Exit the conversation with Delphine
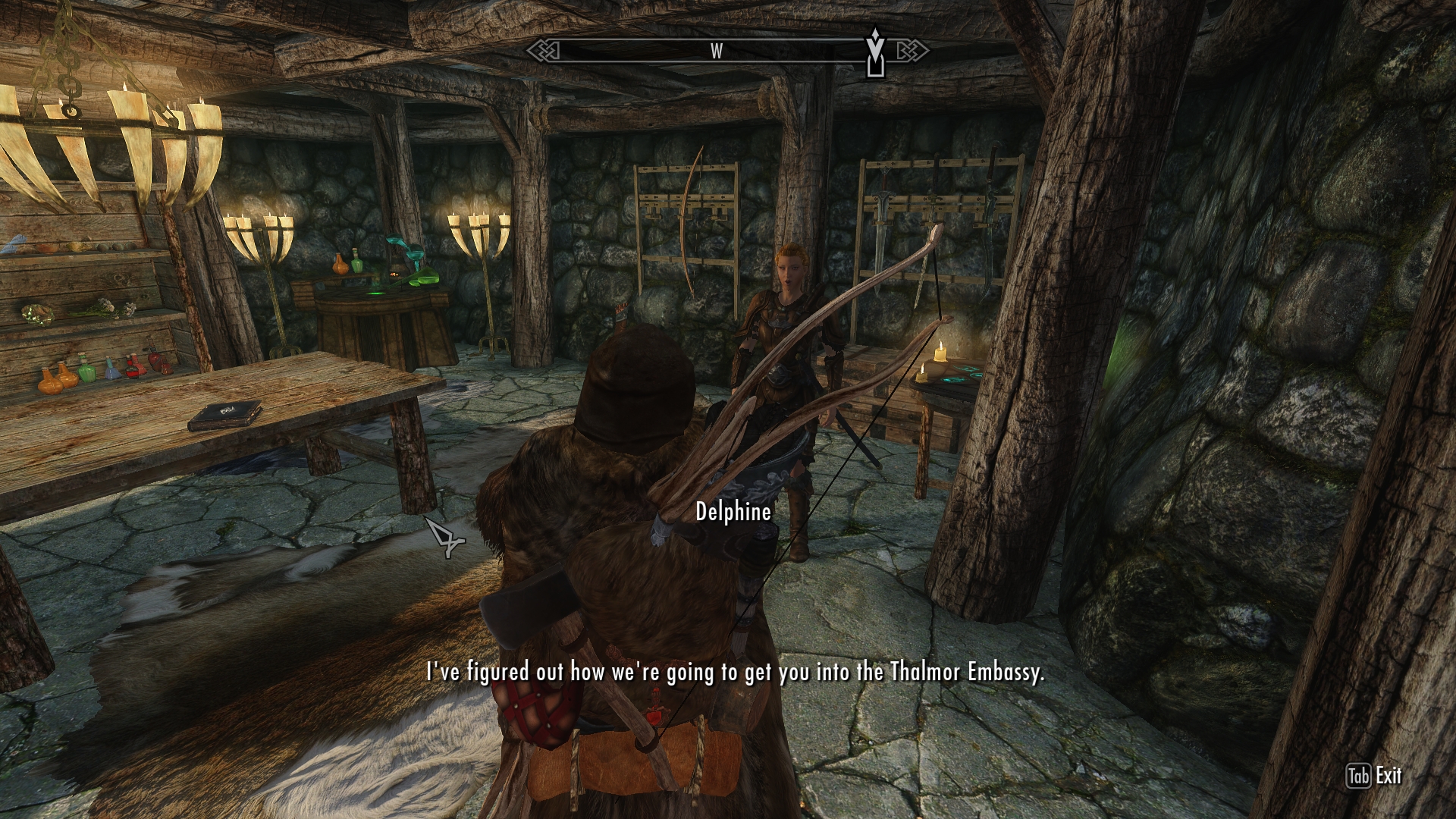The width and height of the screenshot is (1456, 819). click(1373, 776)
